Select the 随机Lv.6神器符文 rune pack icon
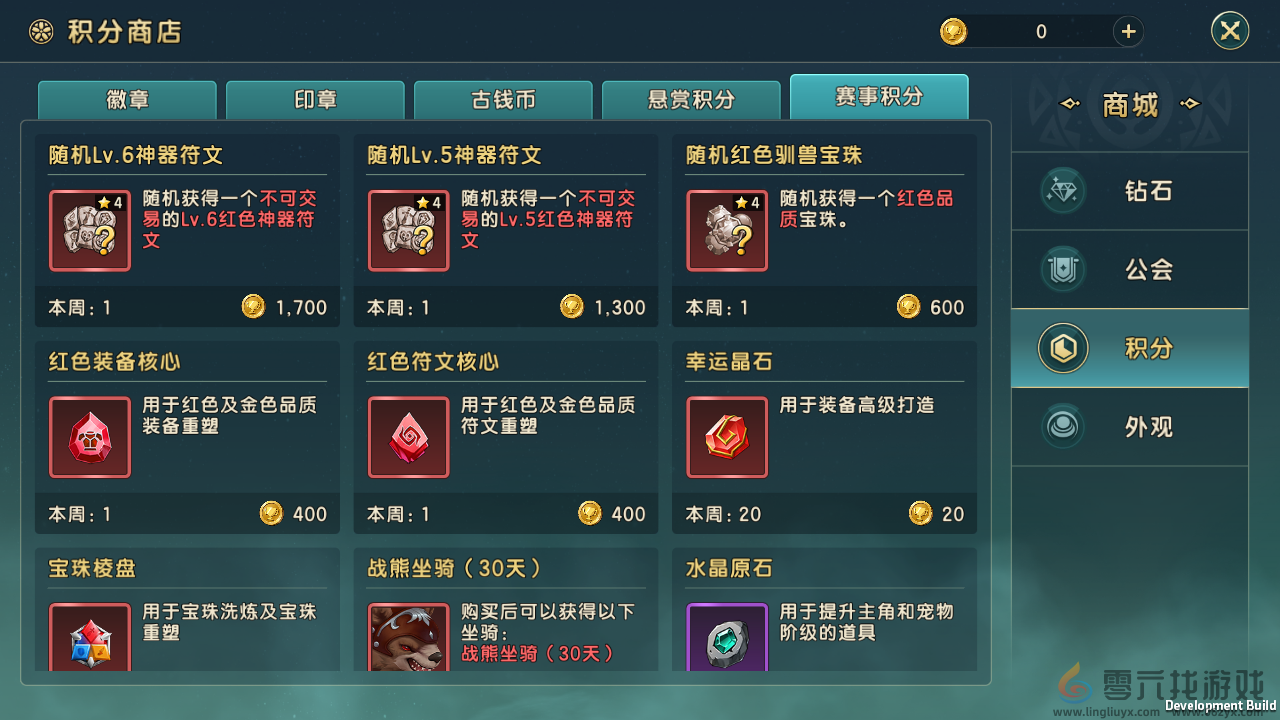 coord(90,231)
